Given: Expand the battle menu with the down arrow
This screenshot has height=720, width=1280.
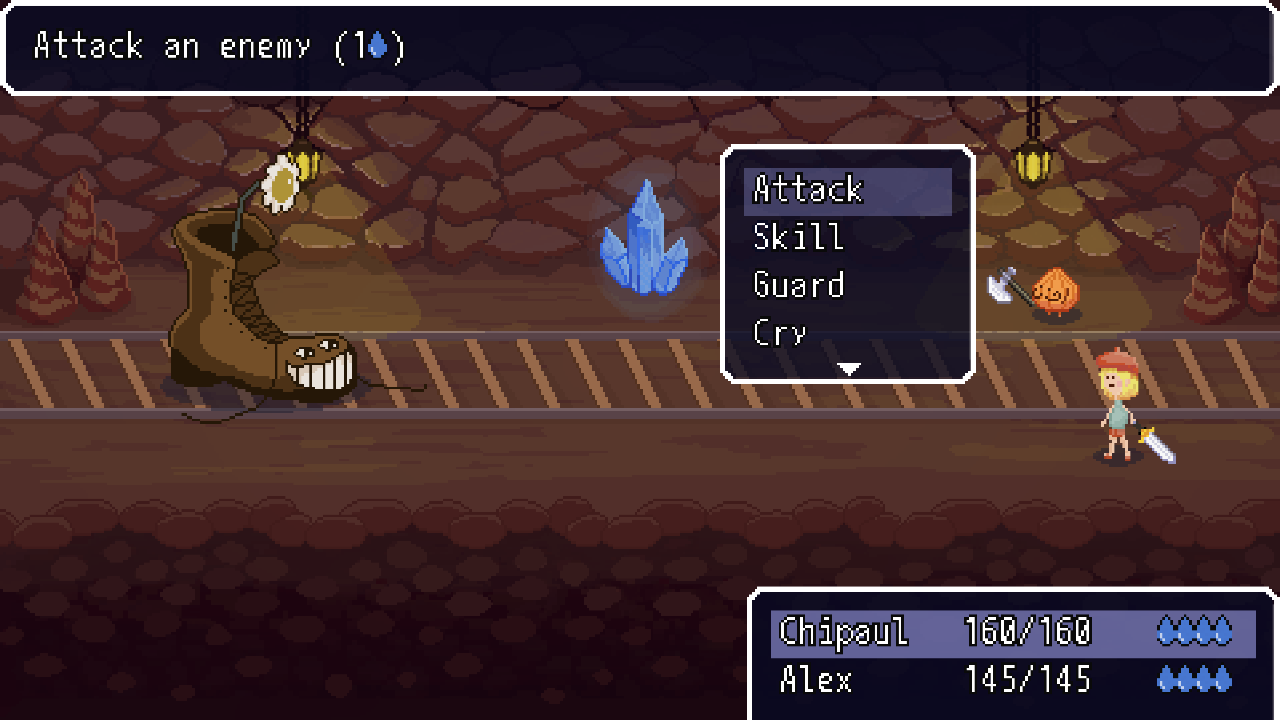Looking at the screenshot, I should pyautogui.click(x=847, y=368).
